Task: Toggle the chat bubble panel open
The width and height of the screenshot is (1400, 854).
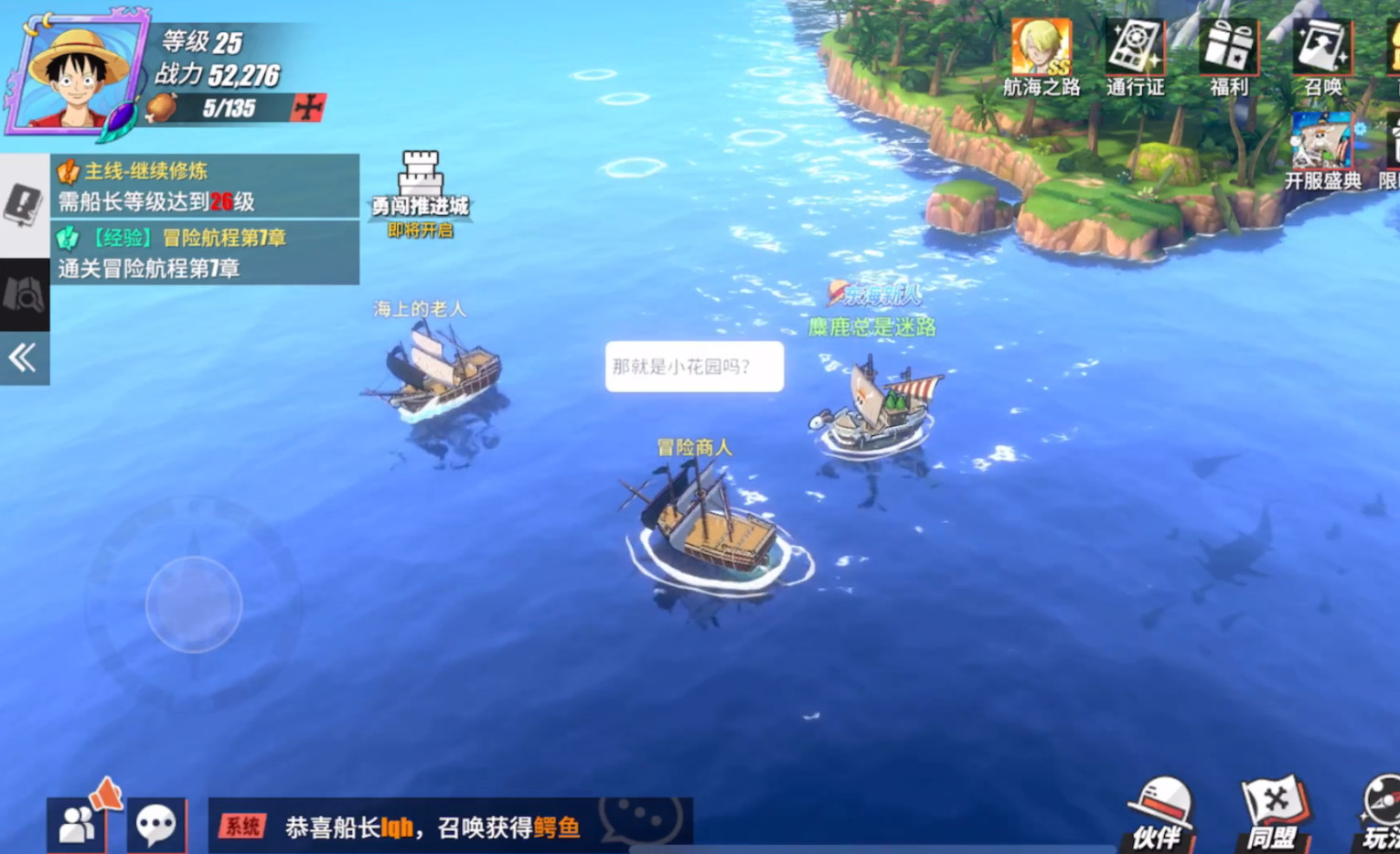Action: coord(157,822)
